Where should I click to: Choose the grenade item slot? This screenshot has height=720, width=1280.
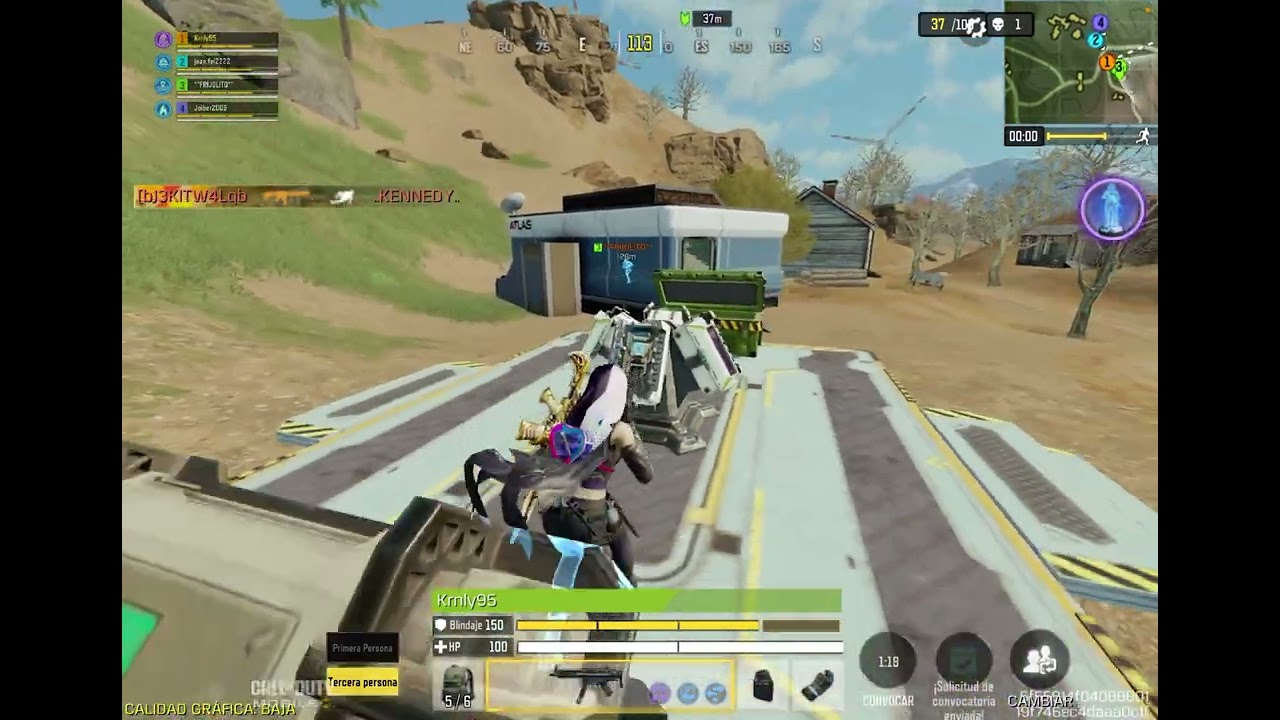818,686
